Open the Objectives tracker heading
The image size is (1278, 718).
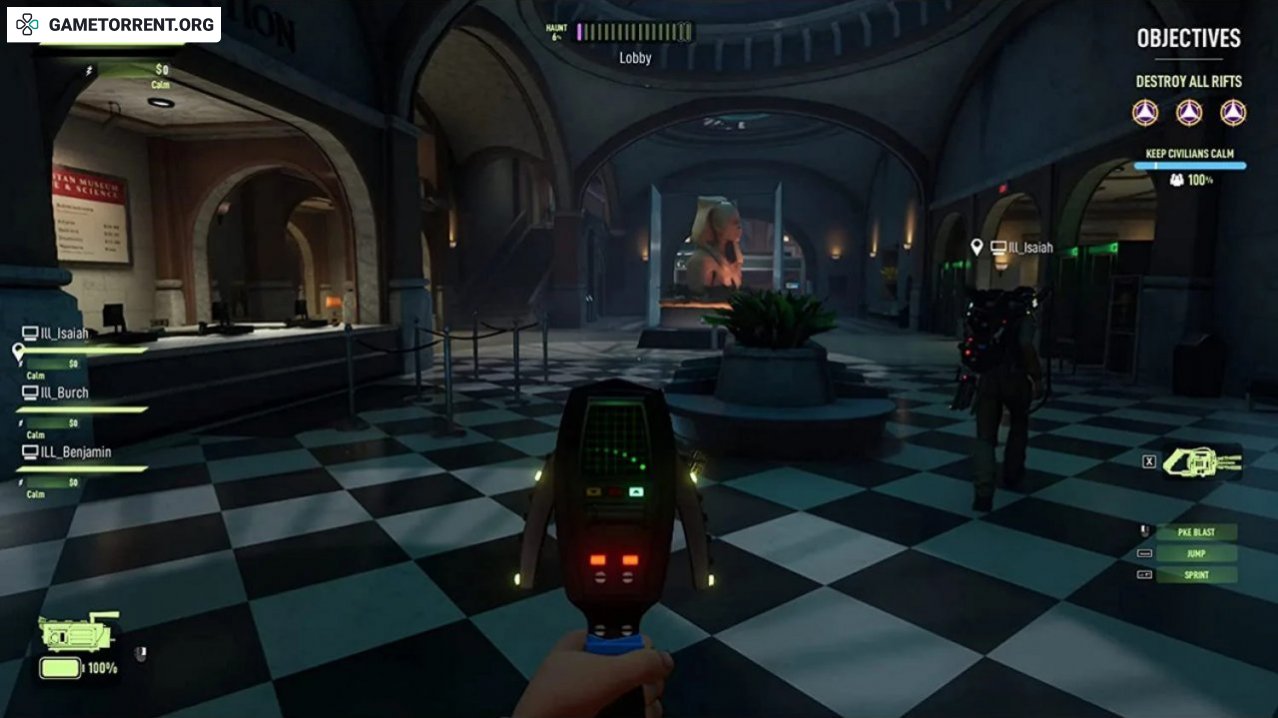click(1188, 39)
